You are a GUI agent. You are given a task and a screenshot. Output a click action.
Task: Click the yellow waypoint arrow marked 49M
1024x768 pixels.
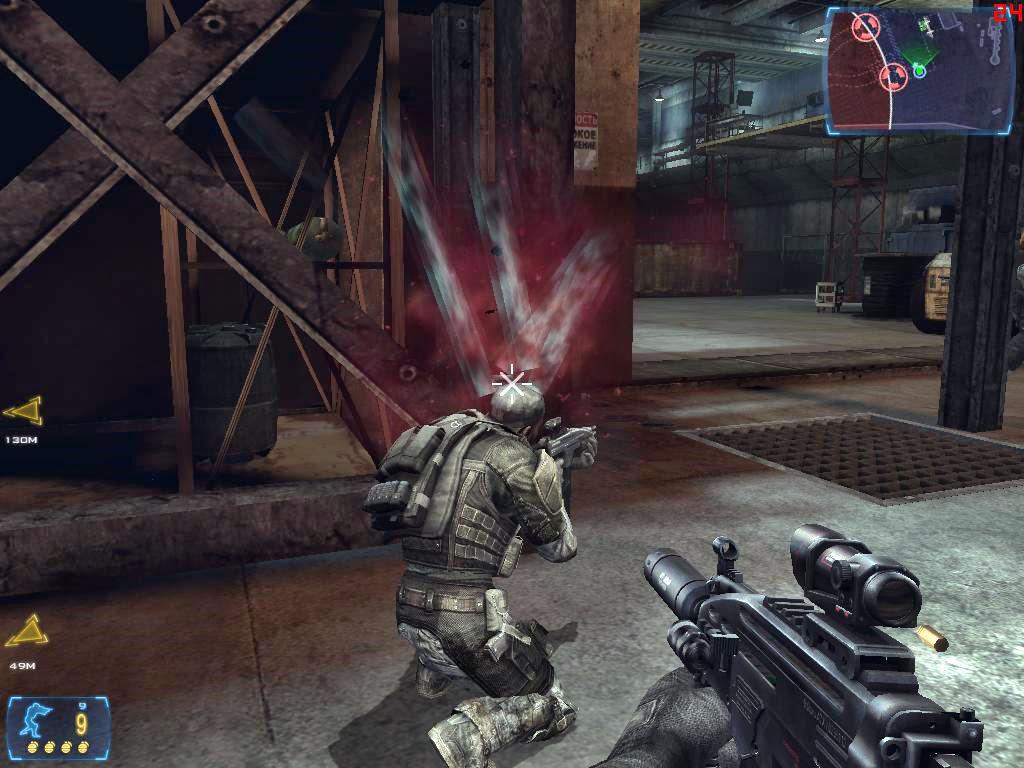[25, 631]
